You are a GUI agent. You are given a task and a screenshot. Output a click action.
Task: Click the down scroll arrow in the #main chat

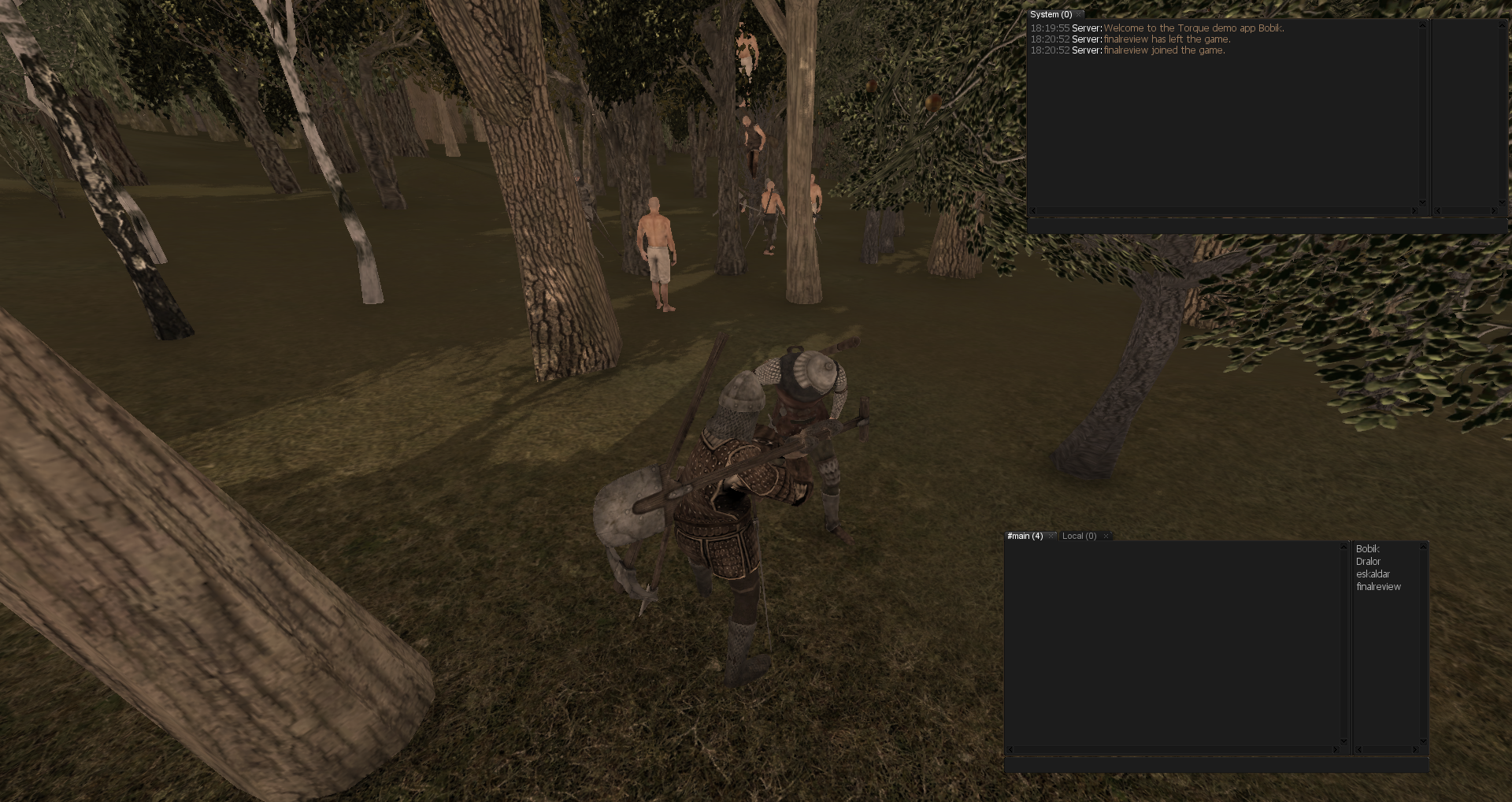1344,741
